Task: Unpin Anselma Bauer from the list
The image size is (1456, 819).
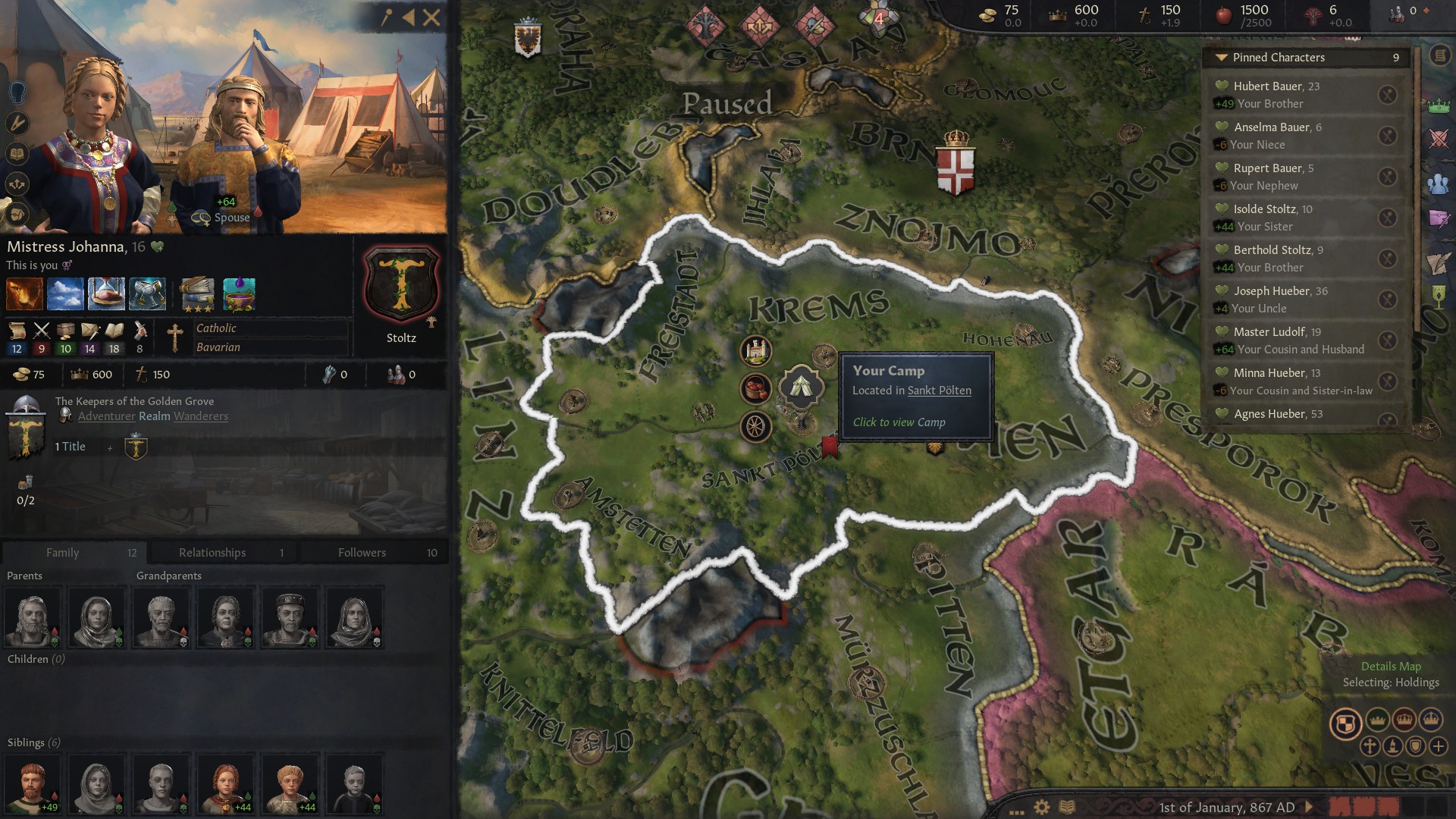Action: click(x=1387, y=136)
